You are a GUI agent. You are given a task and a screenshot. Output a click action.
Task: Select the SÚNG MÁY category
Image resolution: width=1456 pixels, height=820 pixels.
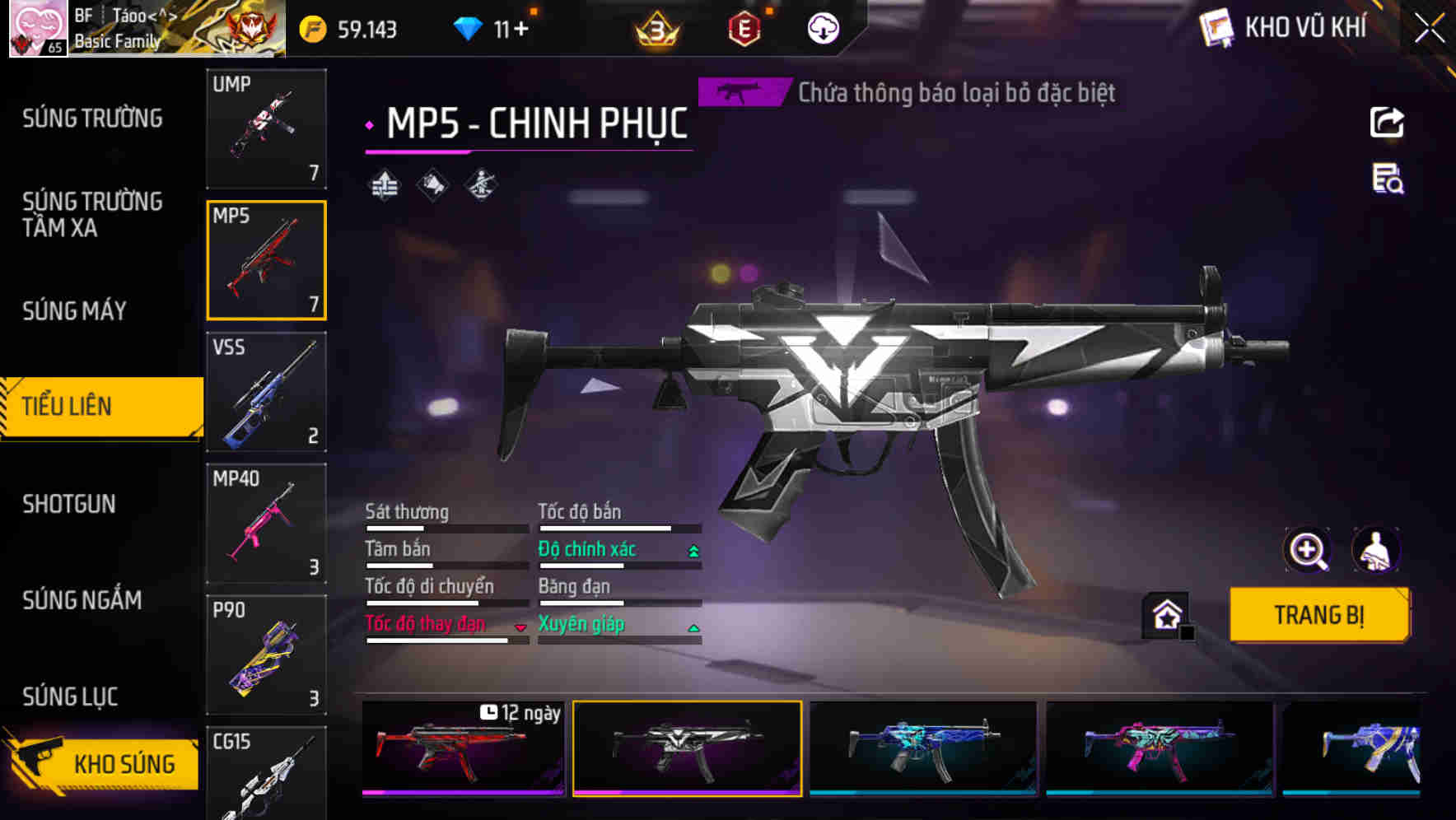(75, 310)
